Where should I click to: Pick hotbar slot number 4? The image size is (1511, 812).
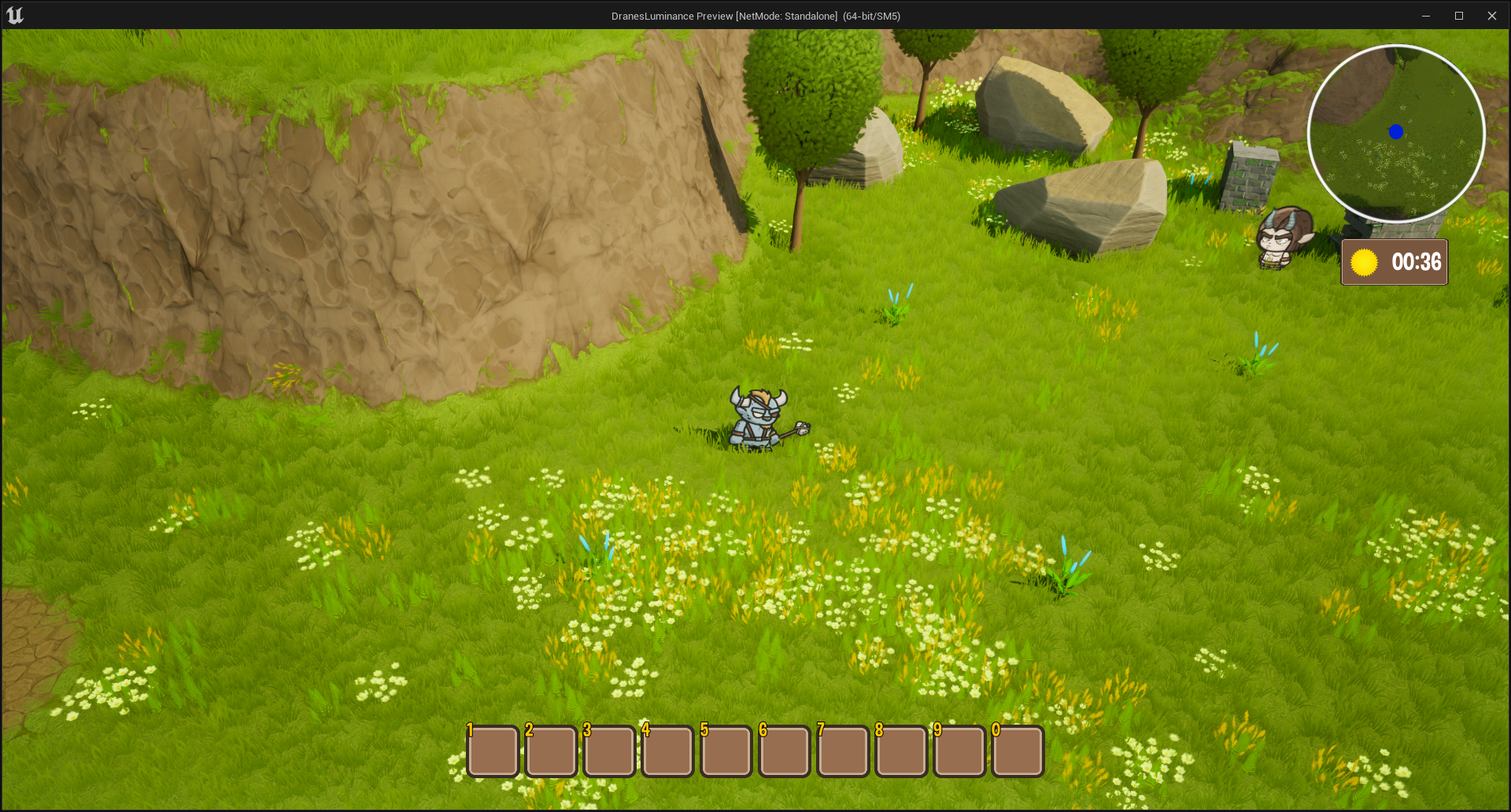pos(668,751)
